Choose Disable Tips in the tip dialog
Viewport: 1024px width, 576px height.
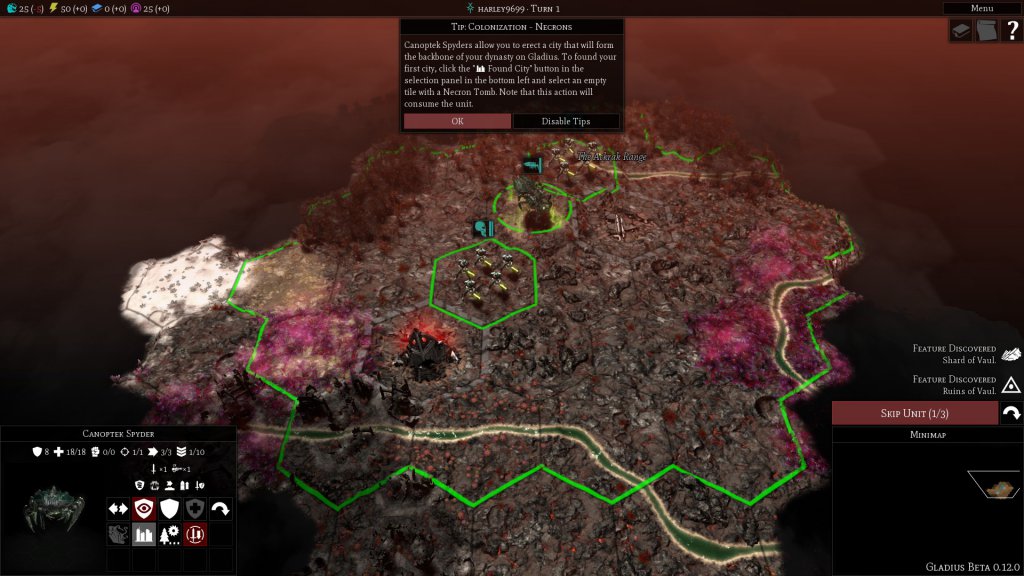[566, 121]
